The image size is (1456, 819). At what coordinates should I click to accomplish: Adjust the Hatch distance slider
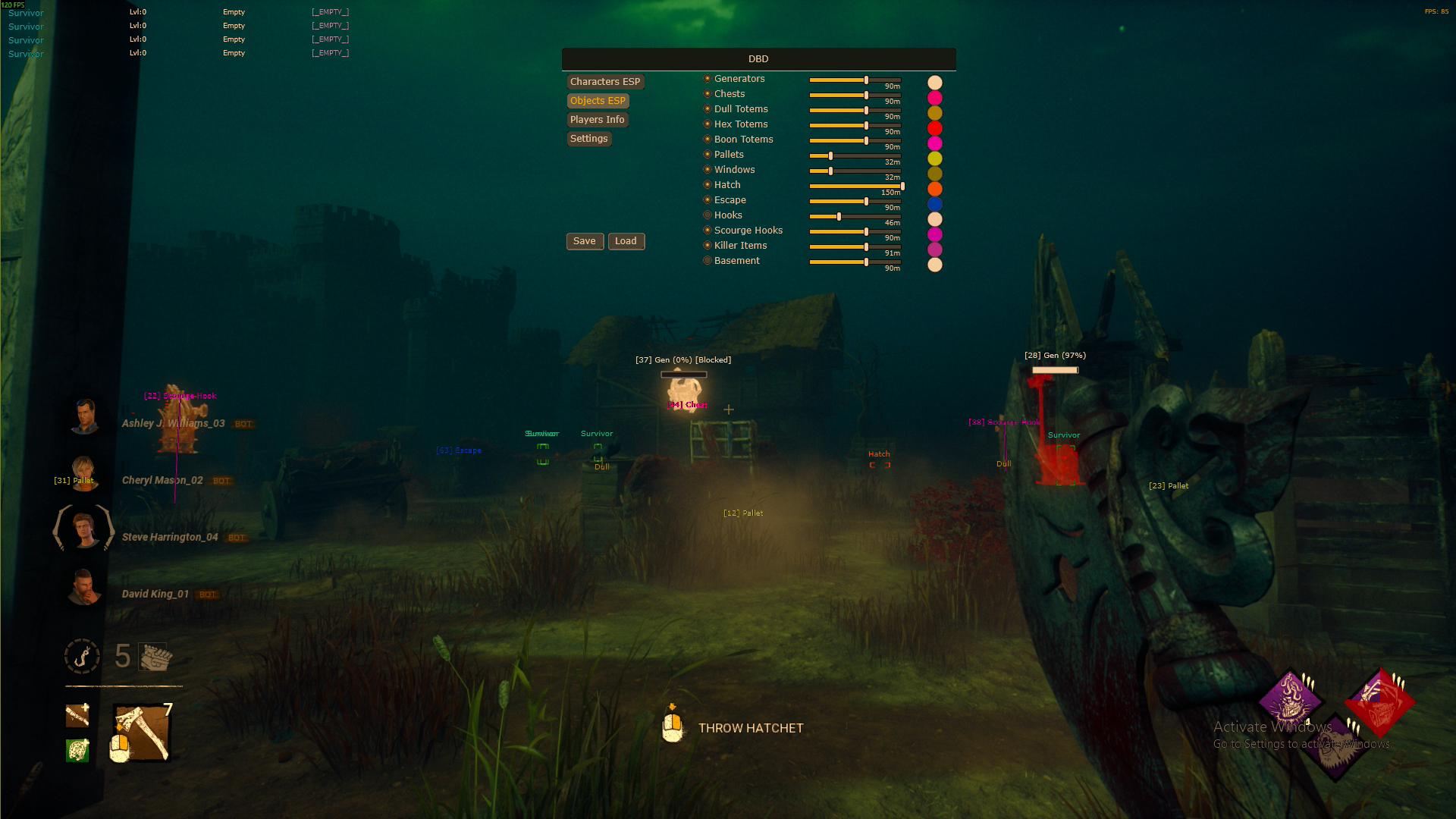point(902,186)
